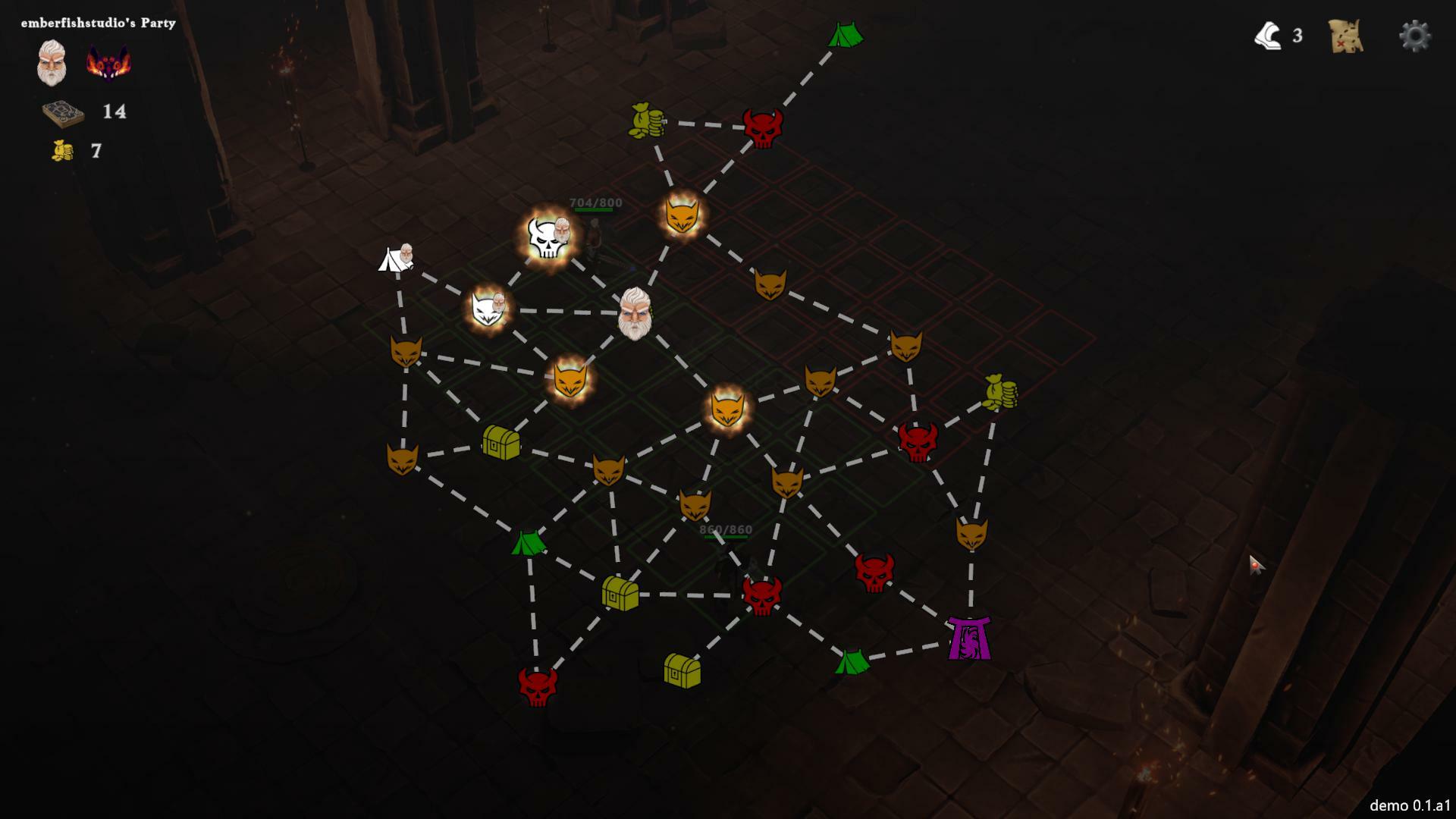Click the glowing orange fox node in center
Viewport: 1456px width, 819px height.
(x=726, y=410)
